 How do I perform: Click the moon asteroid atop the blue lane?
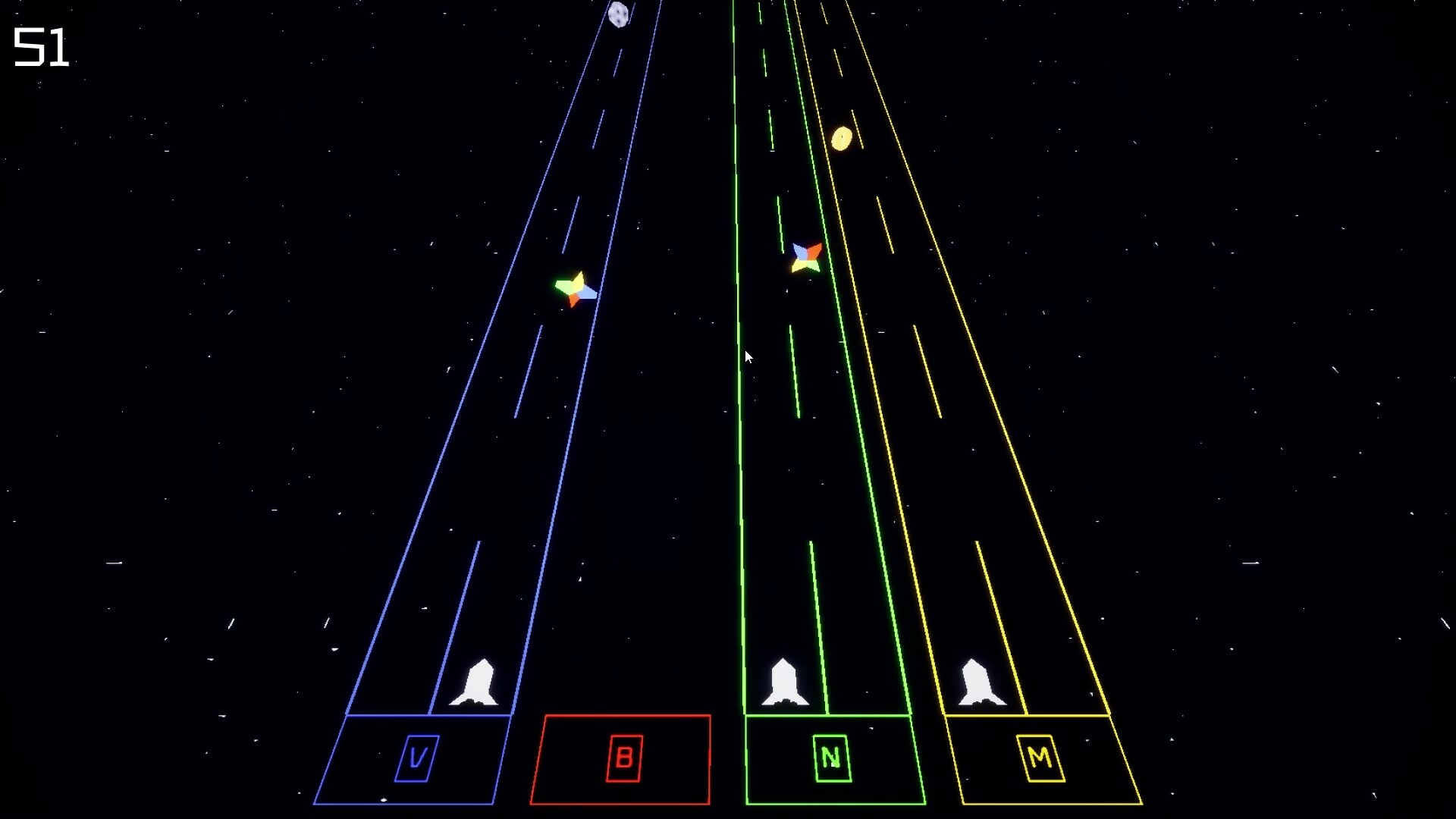pyautogui.click(x=619, y=14)
